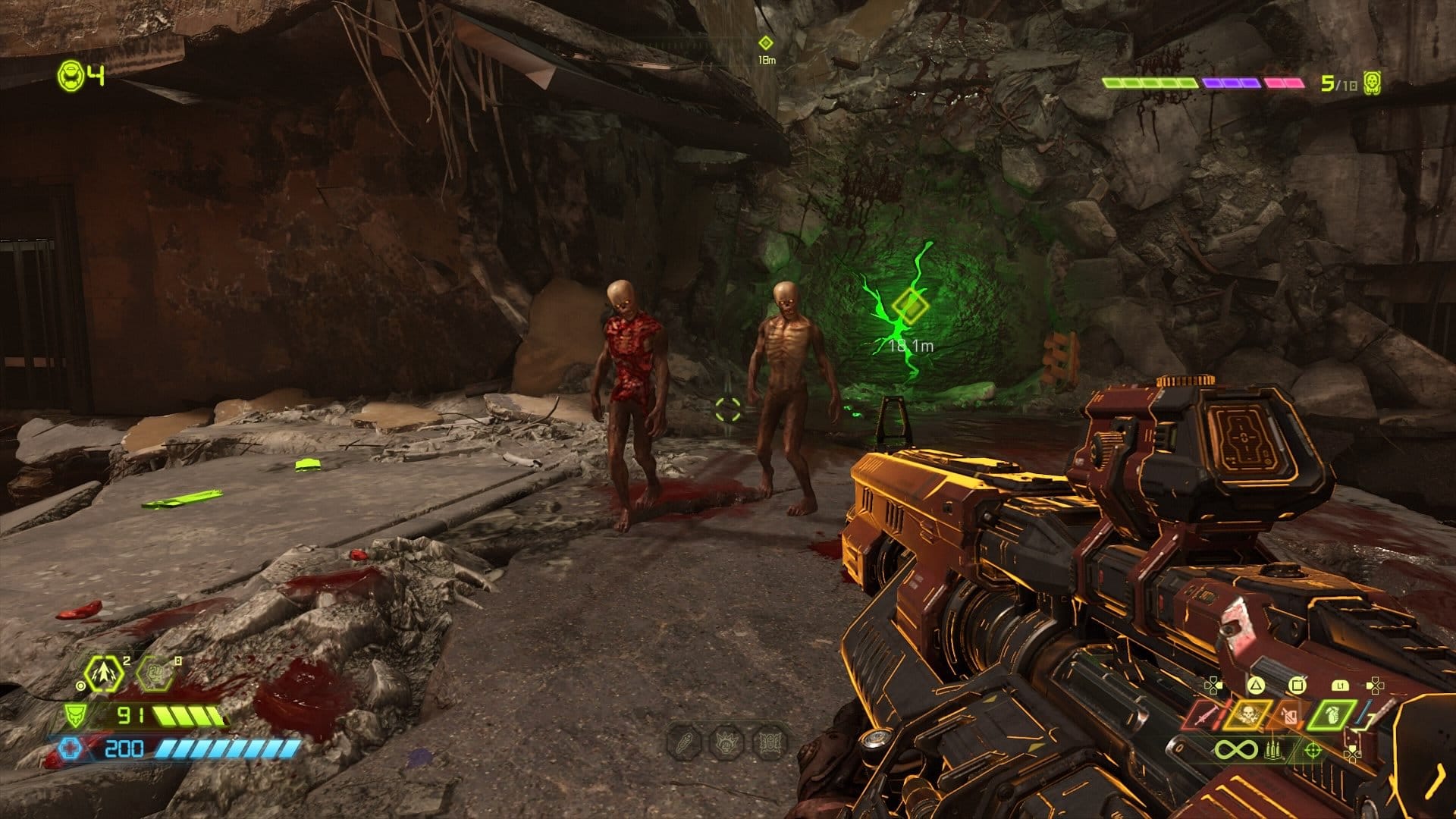This screenshot has height=819, width=1456.
Task: Click the armor shield icon
Action: pos(74,715)
